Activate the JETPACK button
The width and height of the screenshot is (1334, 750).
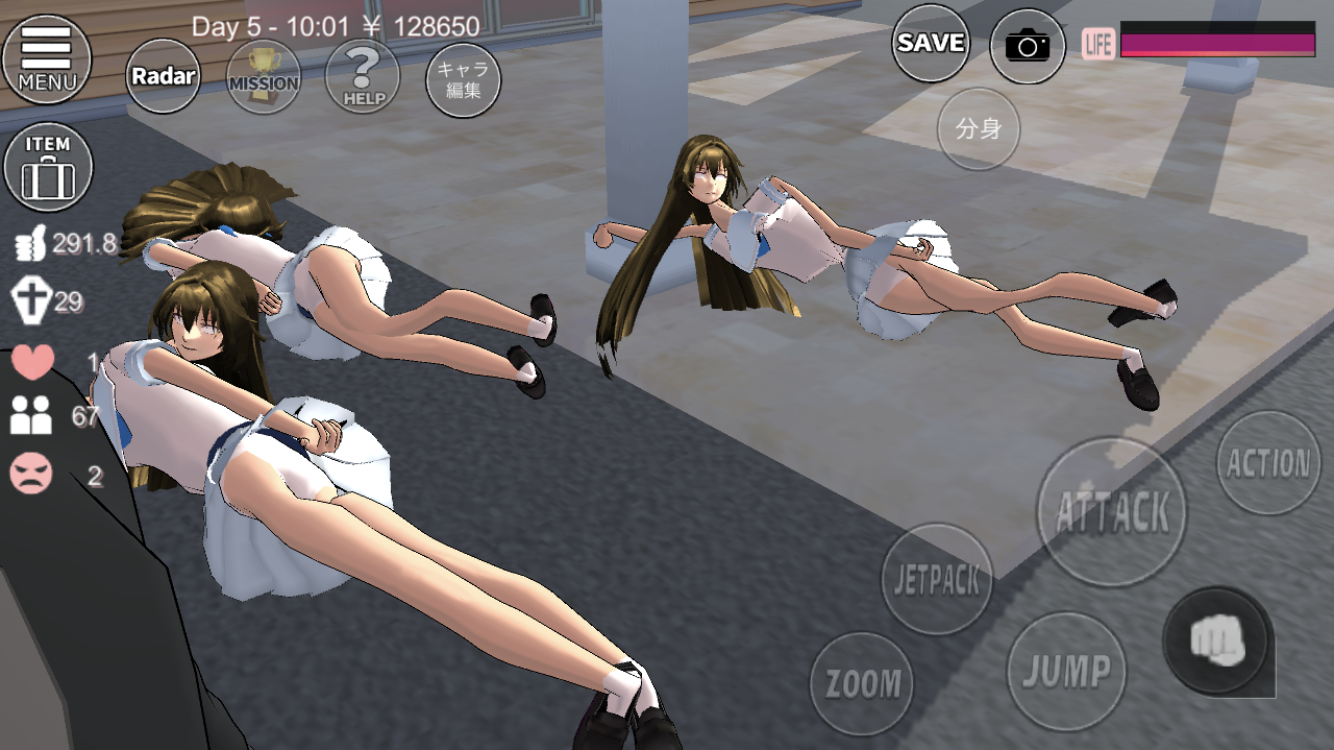tap(937, 580)
